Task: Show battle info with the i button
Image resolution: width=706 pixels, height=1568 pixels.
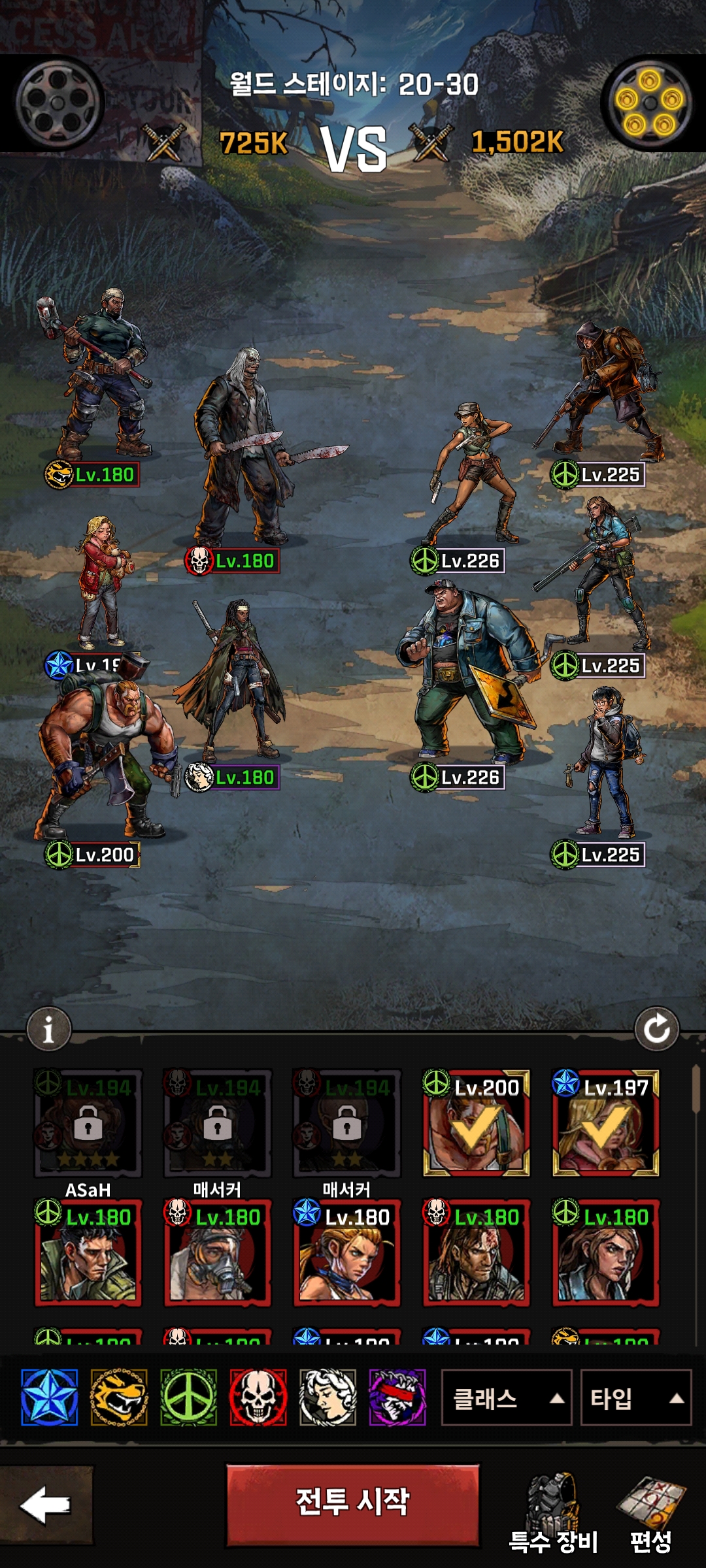Action: pos(48,1030)
